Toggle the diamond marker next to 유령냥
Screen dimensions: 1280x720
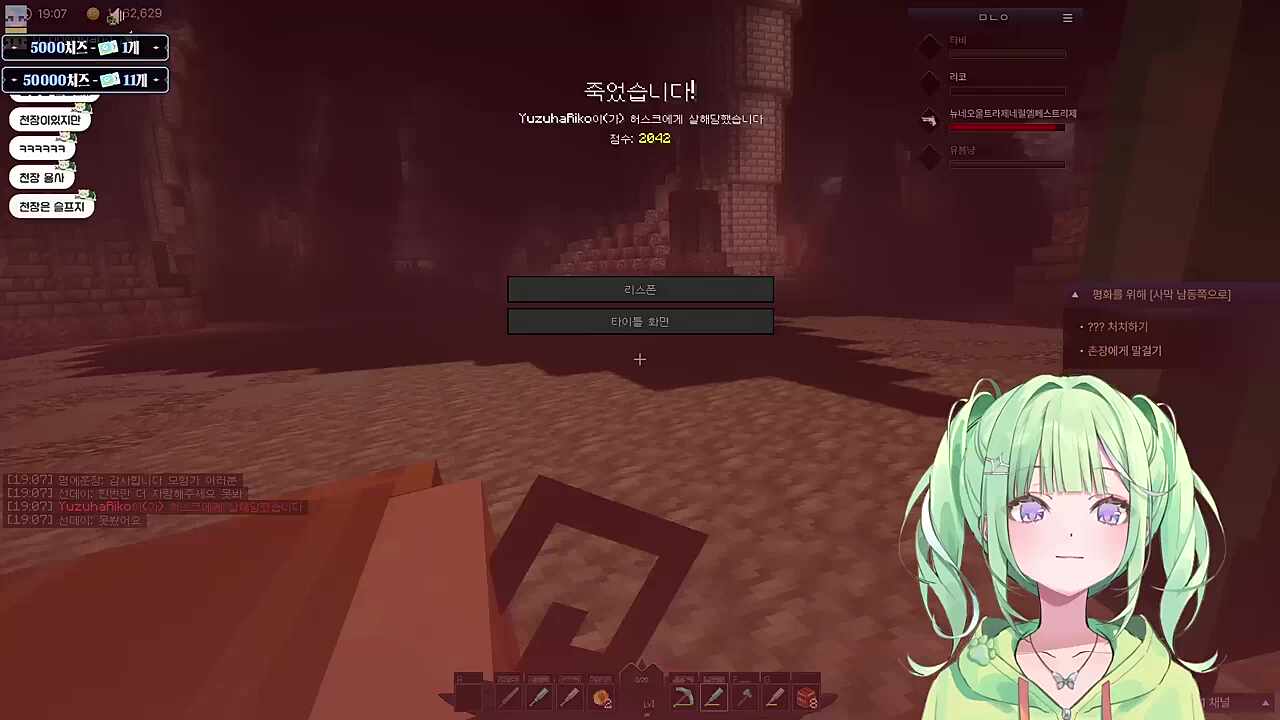click(929, 155)
